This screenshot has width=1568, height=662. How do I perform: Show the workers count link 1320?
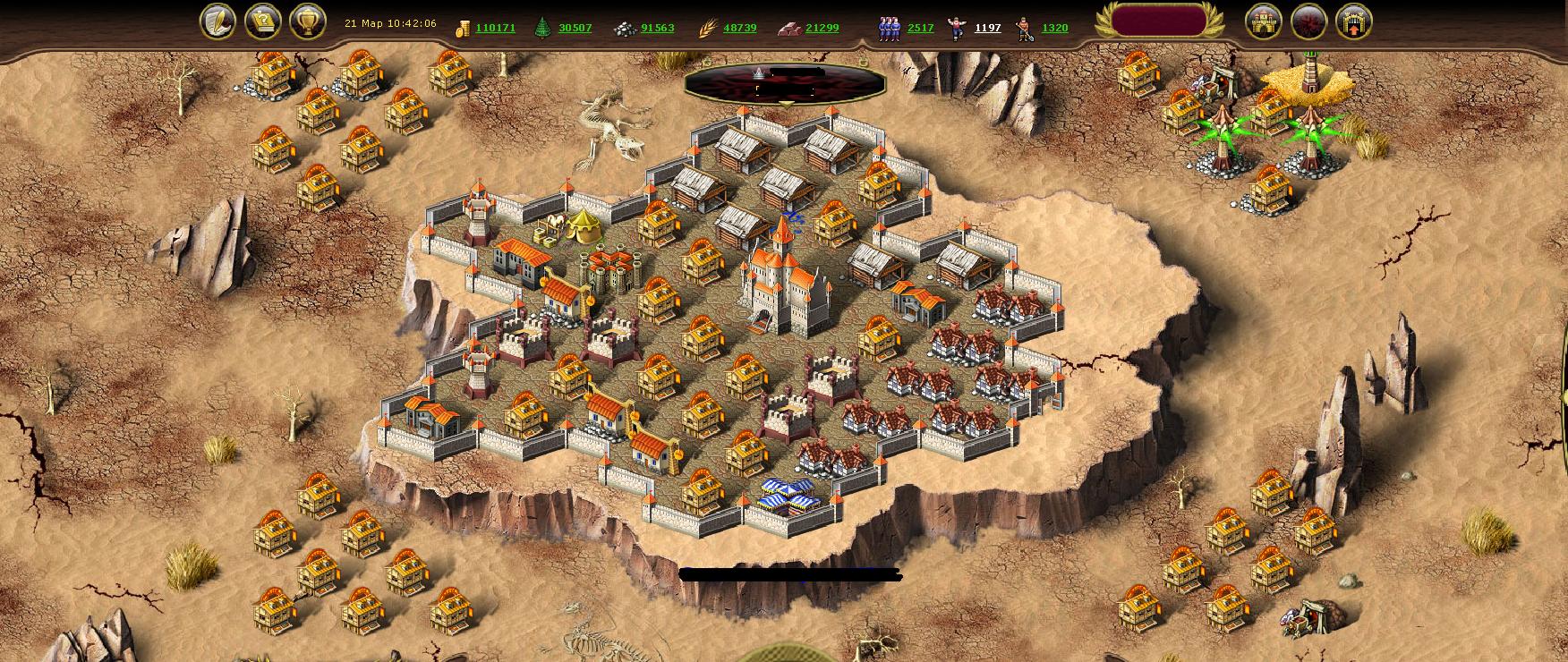1054,28
